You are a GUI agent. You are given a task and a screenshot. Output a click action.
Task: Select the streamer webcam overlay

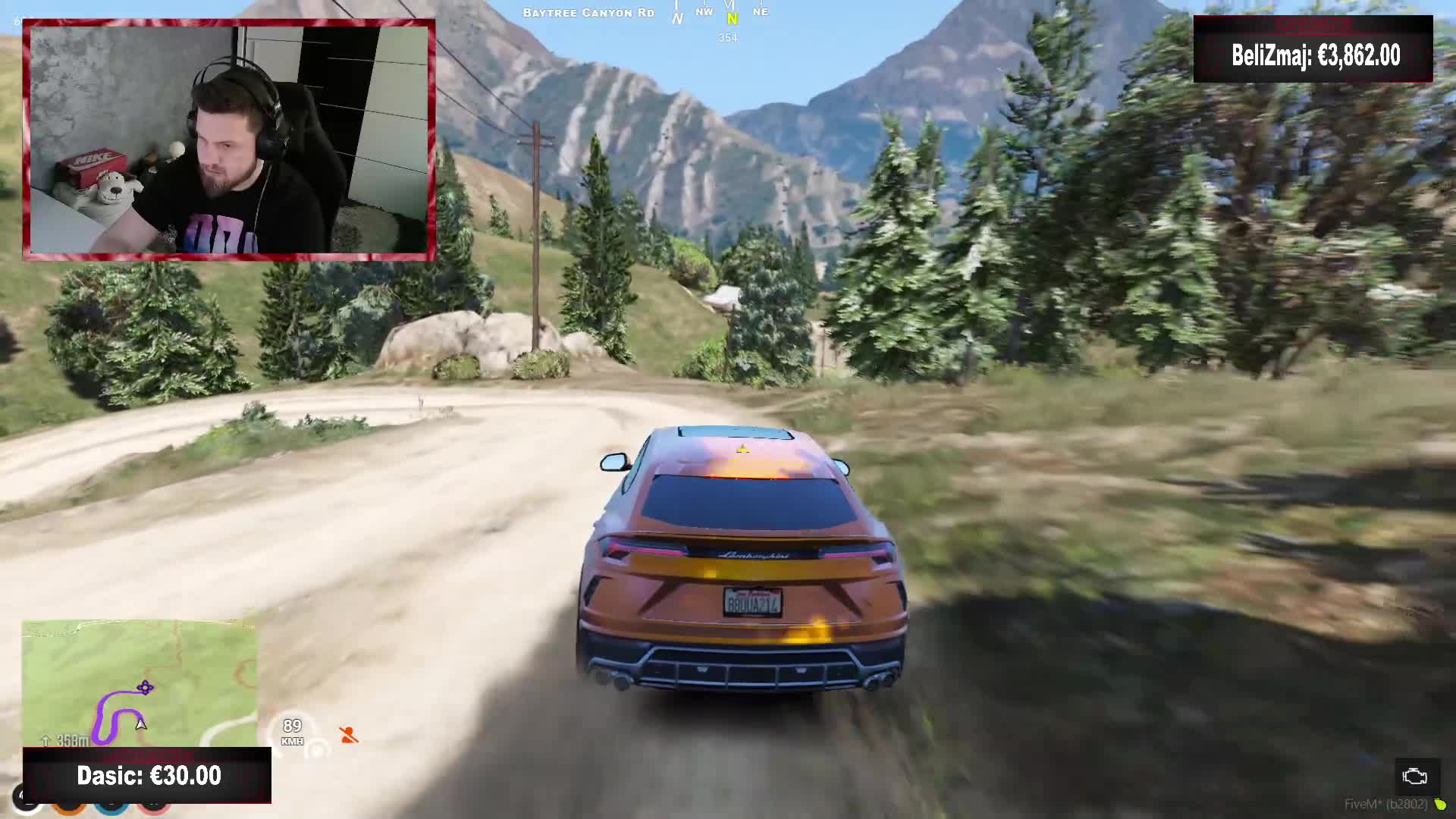click(229, 140)
